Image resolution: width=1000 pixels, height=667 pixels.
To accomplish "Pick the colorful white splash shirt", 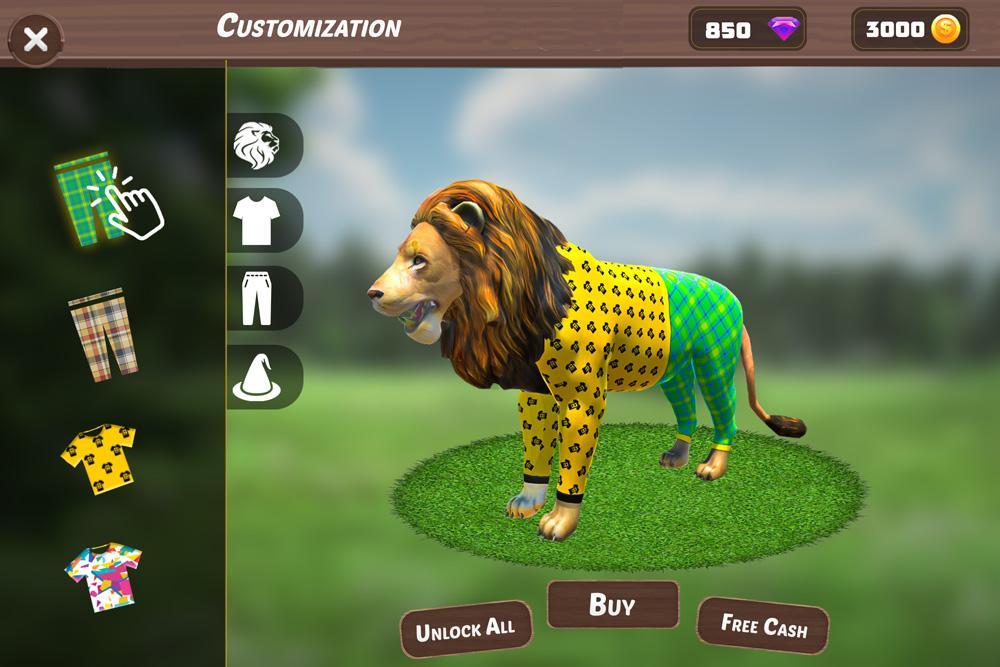I will (x=103, y=577).
